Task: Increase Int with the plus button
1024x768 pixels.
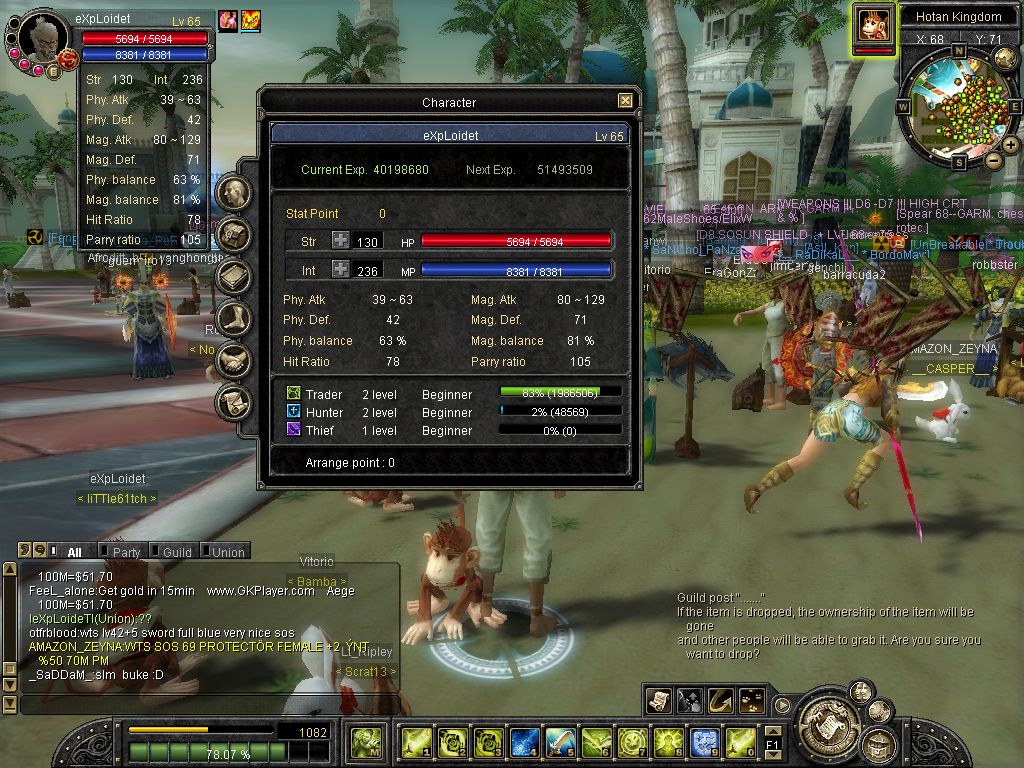Action: [x=341, y=269]
